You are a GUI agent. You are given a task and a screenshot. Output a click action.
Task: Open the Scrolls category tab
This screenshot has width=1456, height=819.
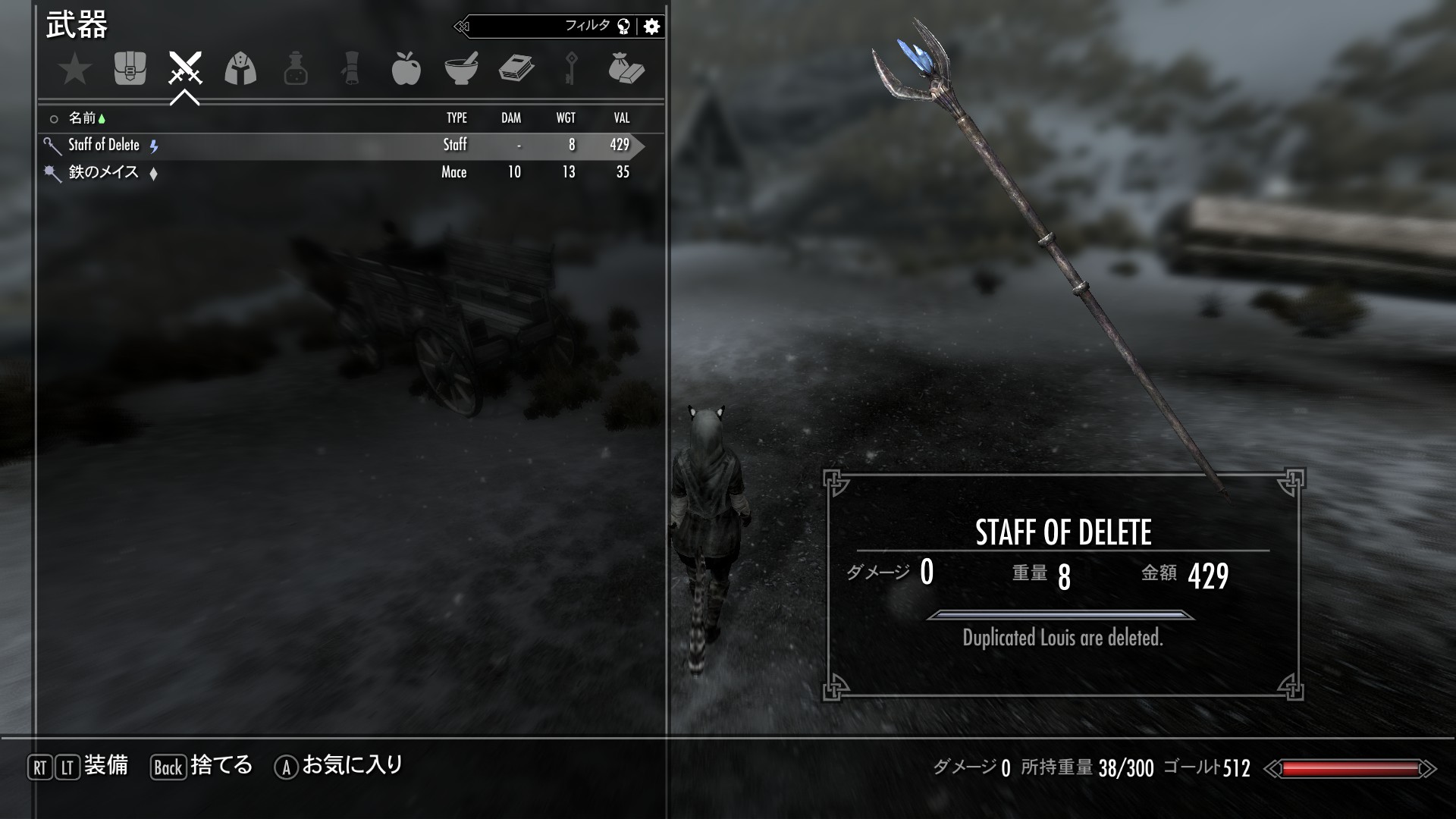(350, 69)
